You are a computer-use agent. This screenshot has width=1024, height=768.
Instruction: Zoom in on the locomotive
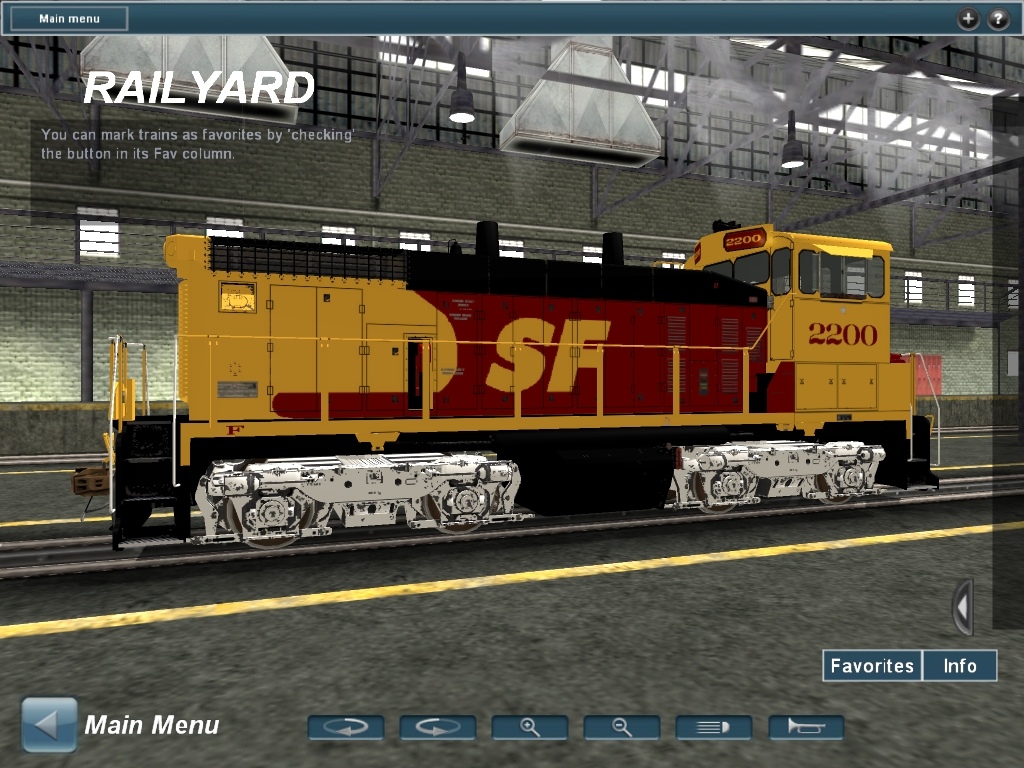[530, 727]
